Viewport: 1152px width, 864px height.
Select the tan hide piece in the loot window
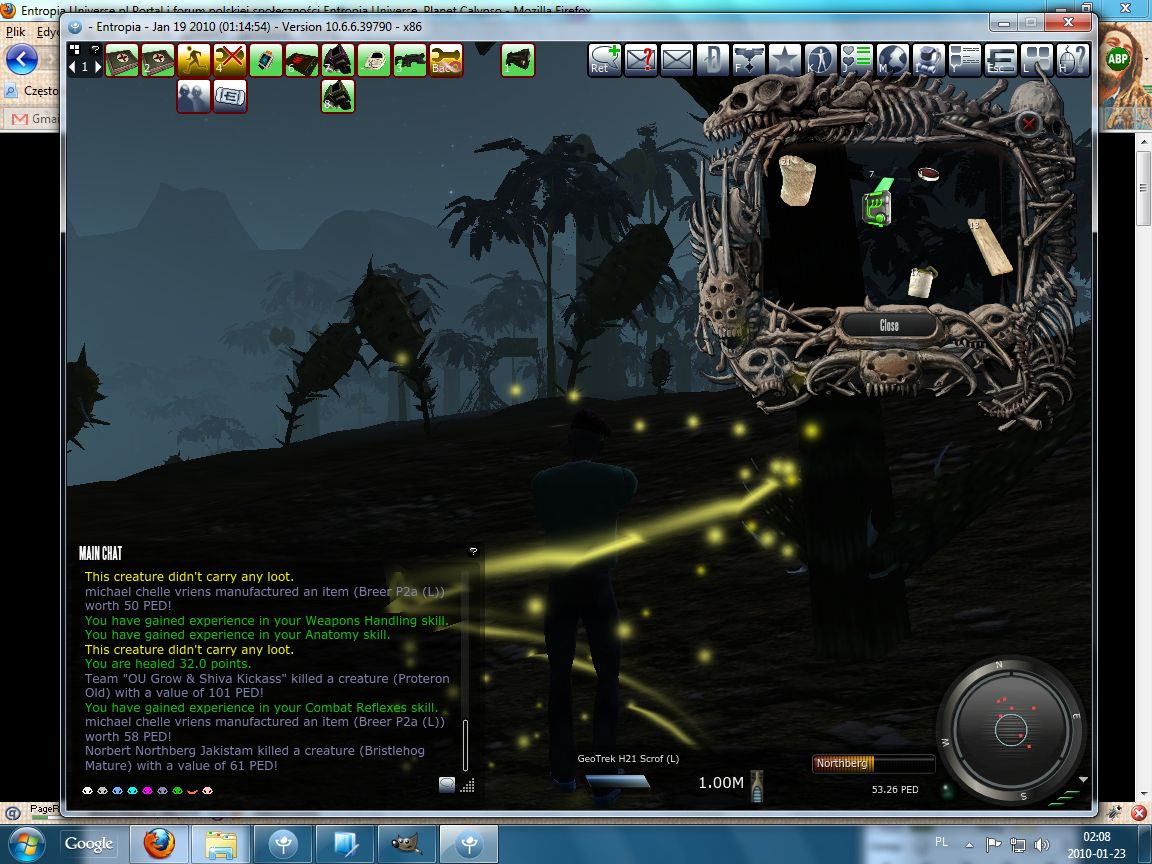tap(797, 182)
